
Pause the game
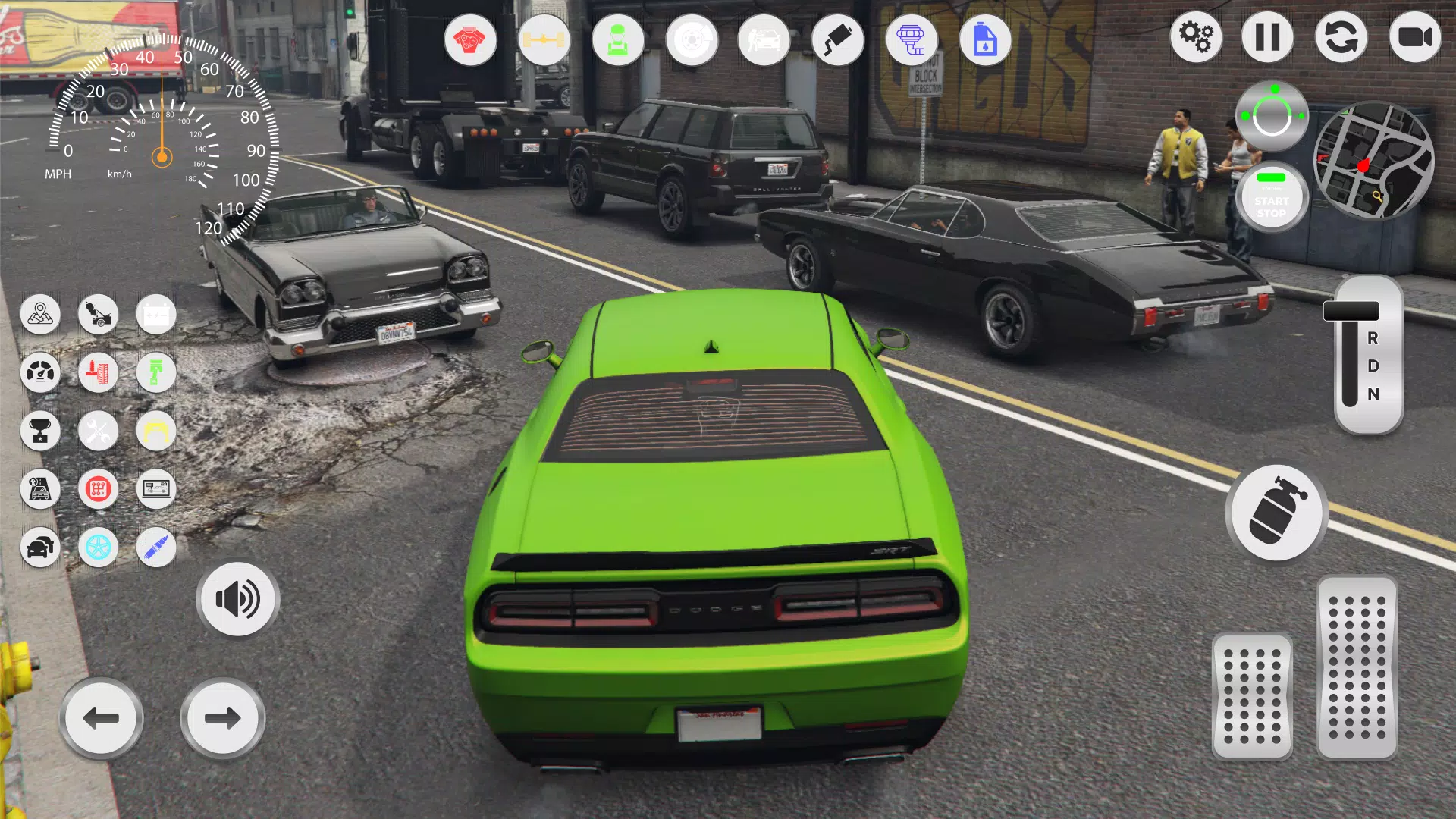[x=1269, y=36]
